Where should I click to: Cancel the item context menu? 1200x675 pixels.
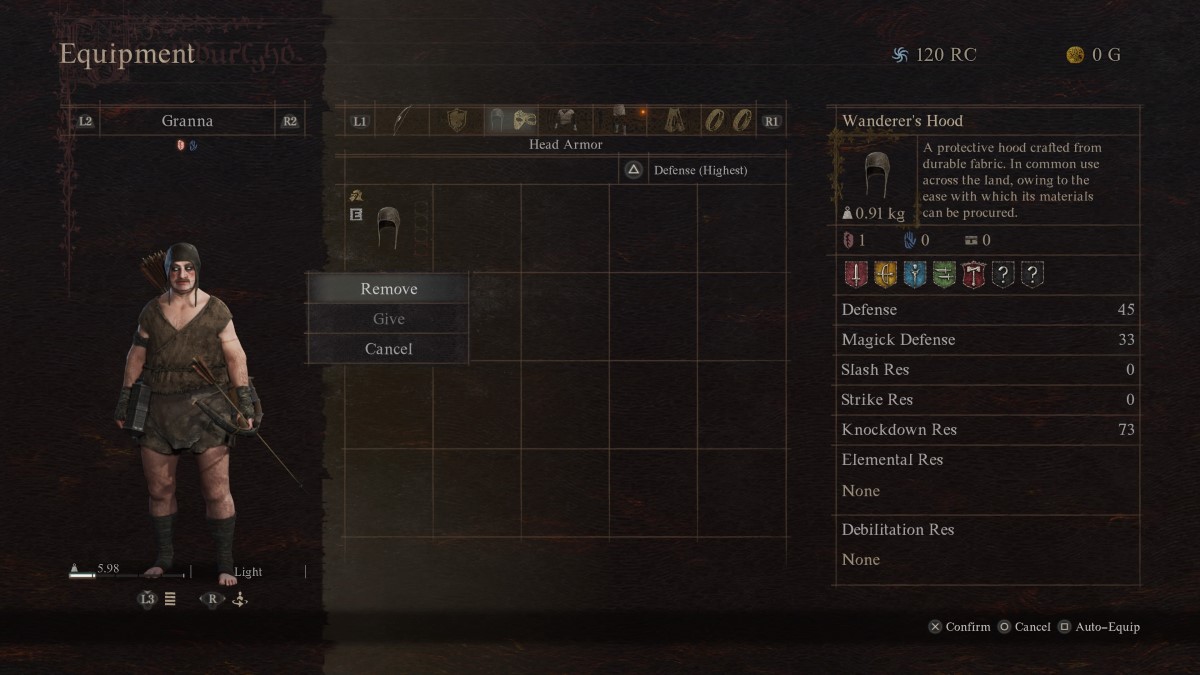click(x=388, y=349)
